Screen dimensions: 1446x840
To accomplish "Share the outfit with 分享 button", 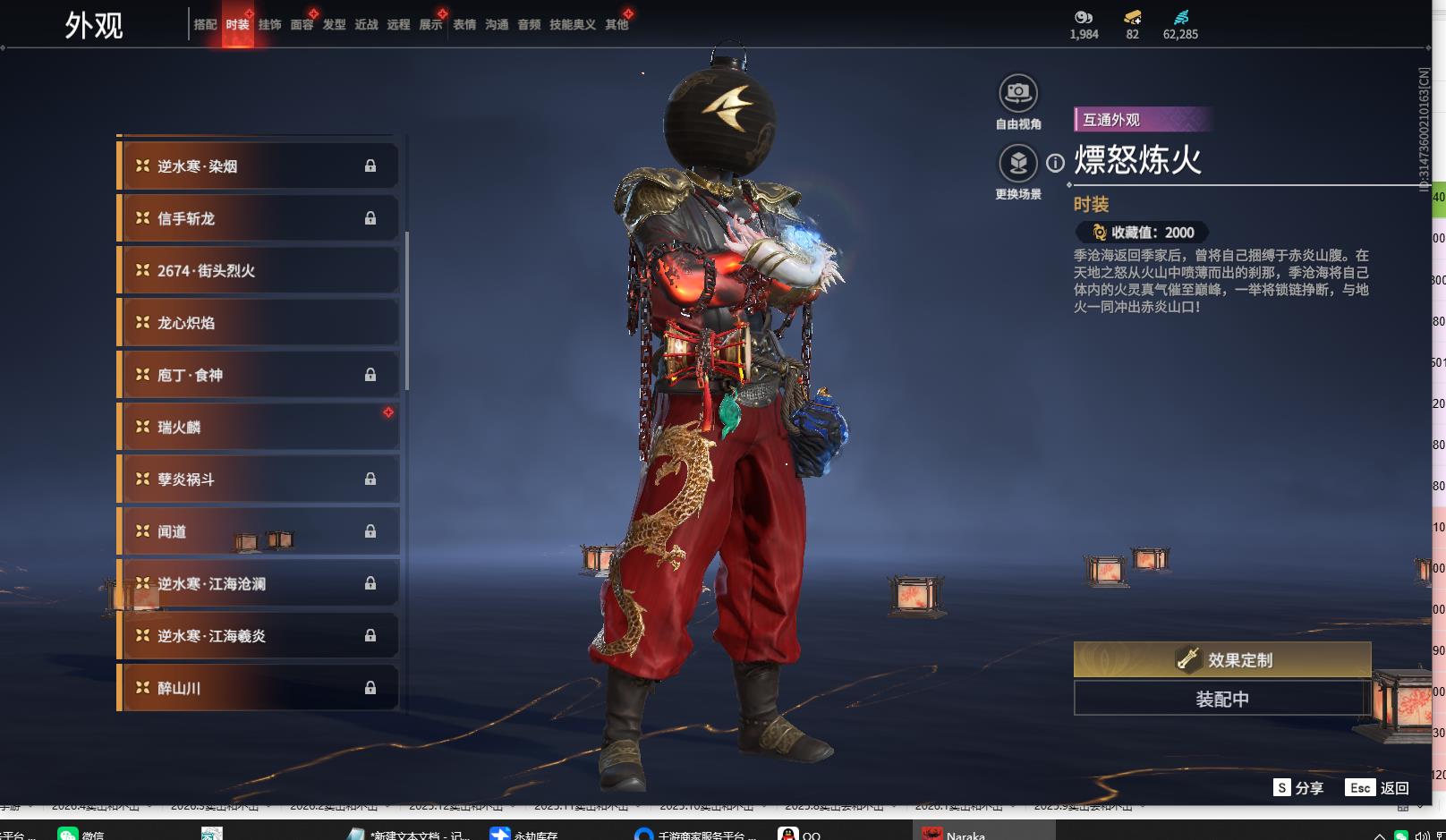I will pyautogui.click(x=1299, y=788).
